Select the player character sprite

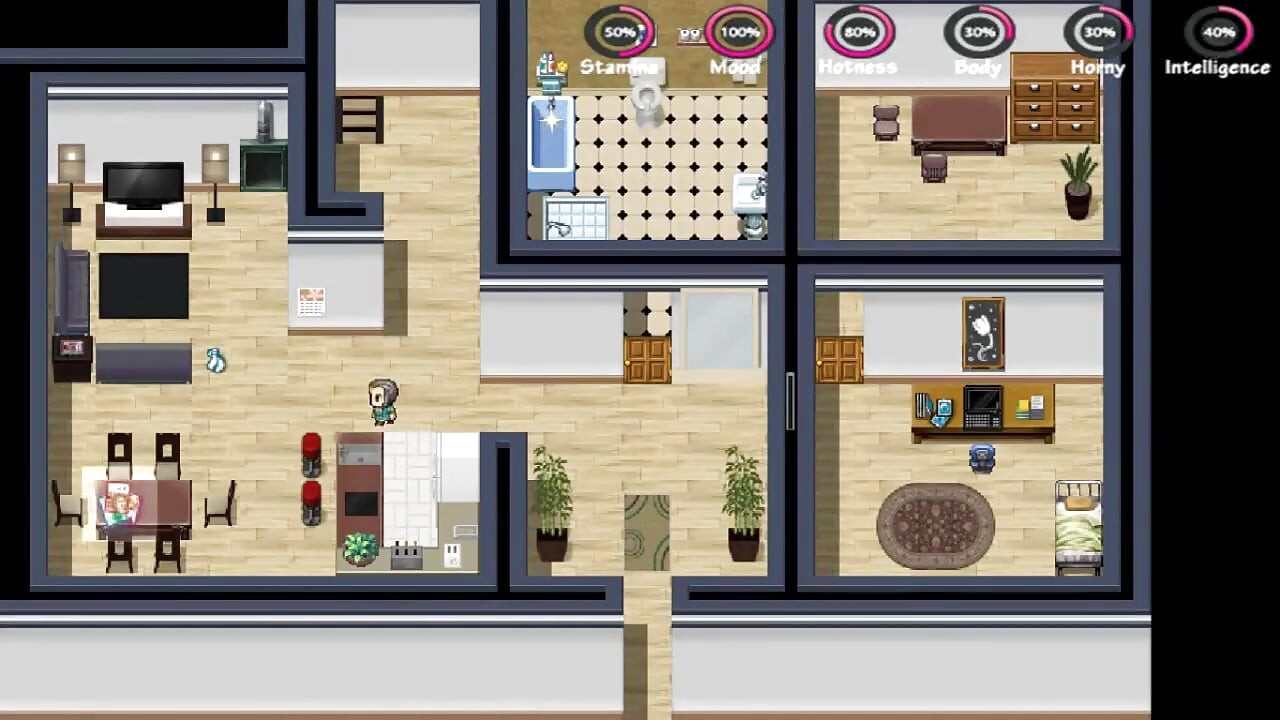pyautogui.click(x=385, y=400)
